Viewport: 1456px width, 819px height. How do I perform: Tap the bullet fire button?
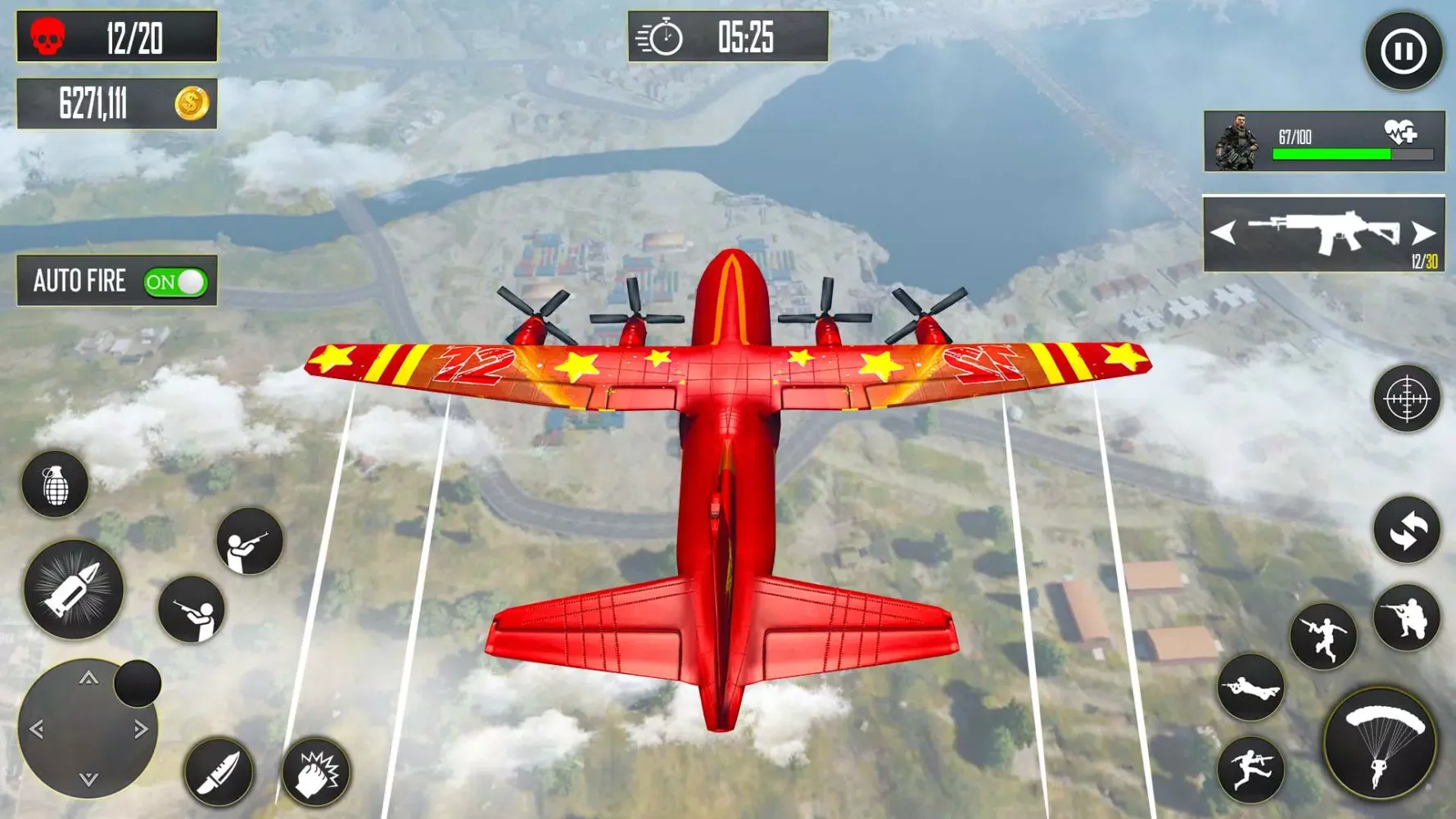point(73,590)
